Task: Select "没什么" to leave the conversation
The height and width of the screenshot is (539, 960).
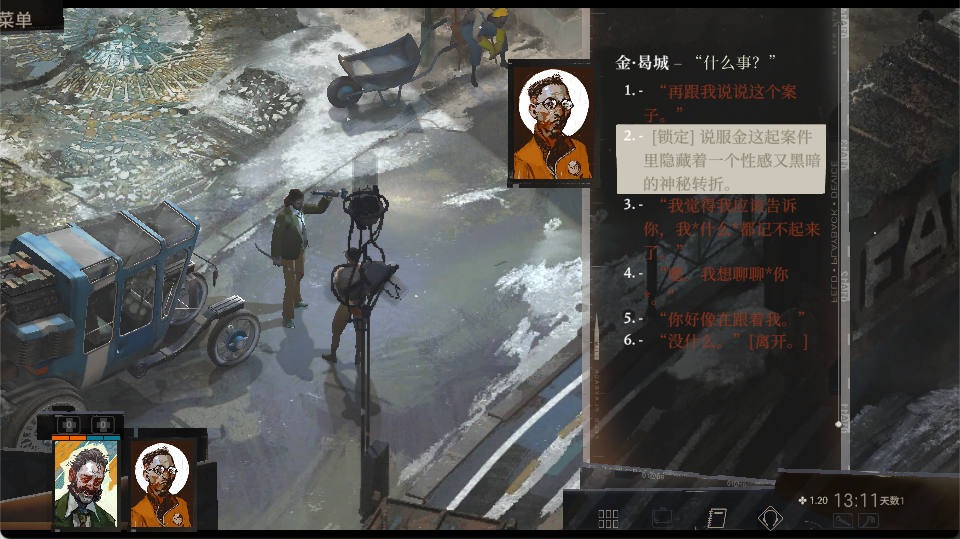Action: pos(732,341)
